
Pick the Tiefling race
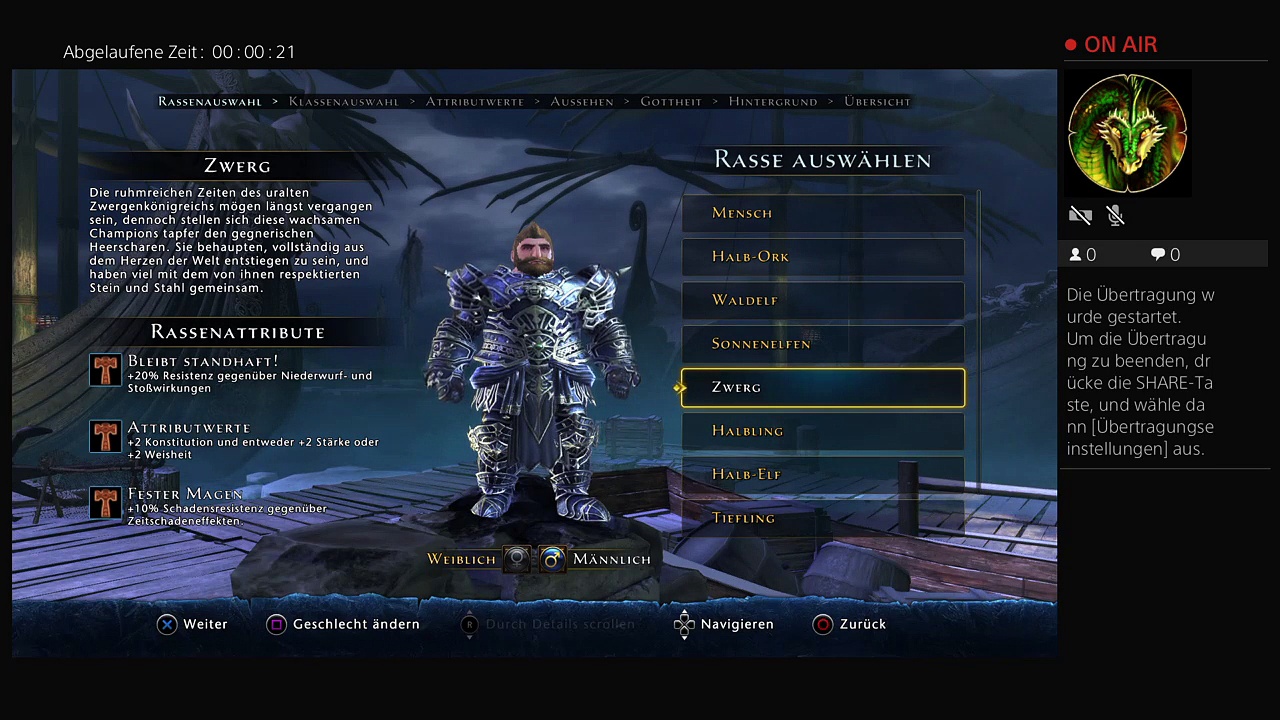(822, 518)
